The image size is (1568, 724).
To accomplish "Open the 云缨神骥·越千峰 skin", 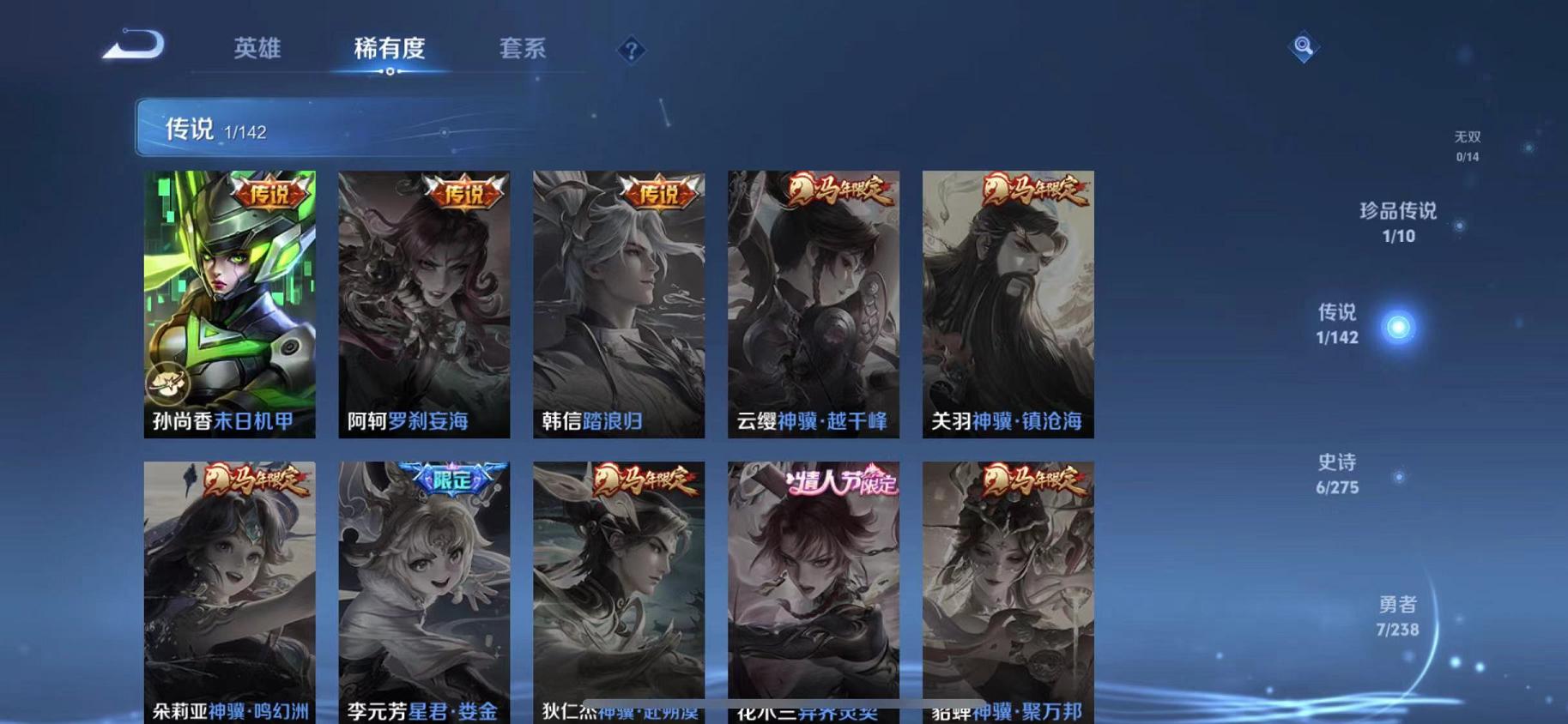I will click(814, 305).
